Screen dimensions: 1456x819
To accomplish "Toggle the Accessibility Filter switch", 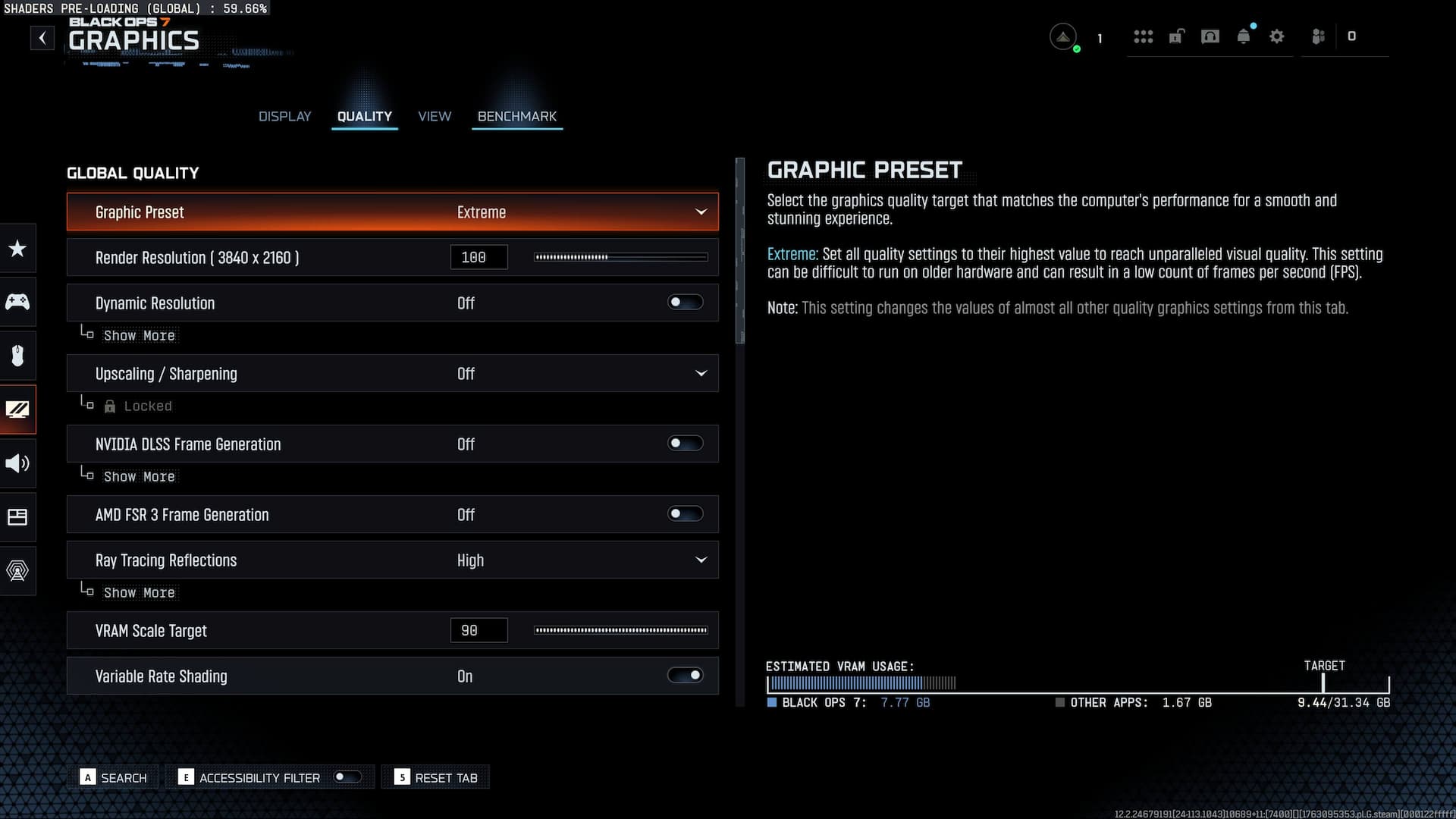I will click(347, 777).
